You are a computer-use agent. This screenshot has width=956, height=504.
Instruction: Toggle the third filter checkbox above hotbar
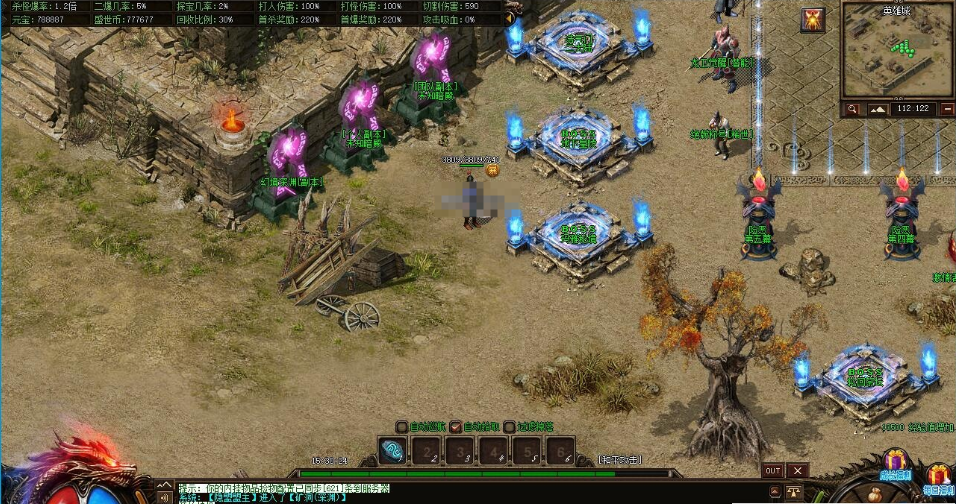[x=509, y=427]
